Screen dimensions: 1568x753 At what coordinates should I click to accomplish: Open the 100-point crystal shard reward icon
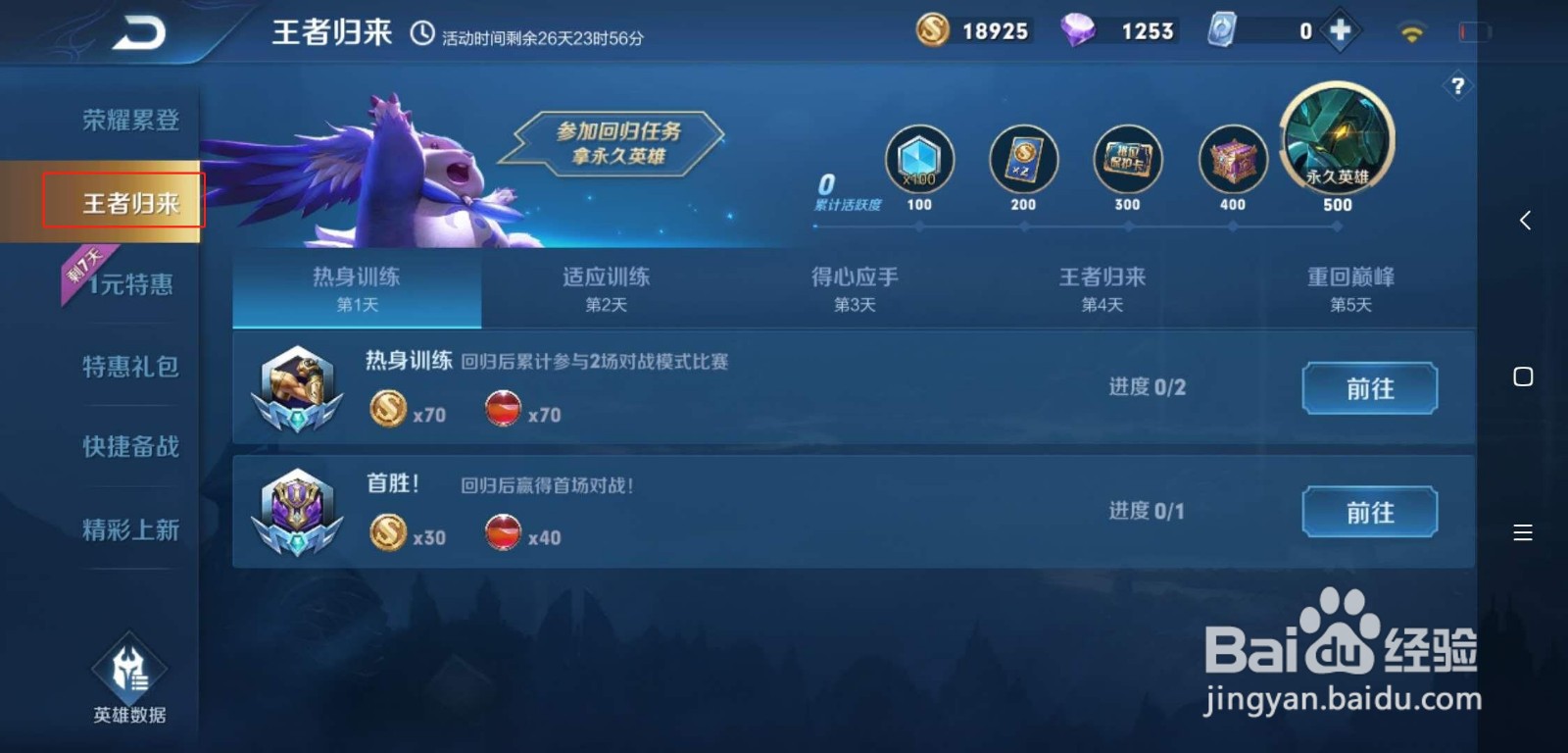click(918, 162)
